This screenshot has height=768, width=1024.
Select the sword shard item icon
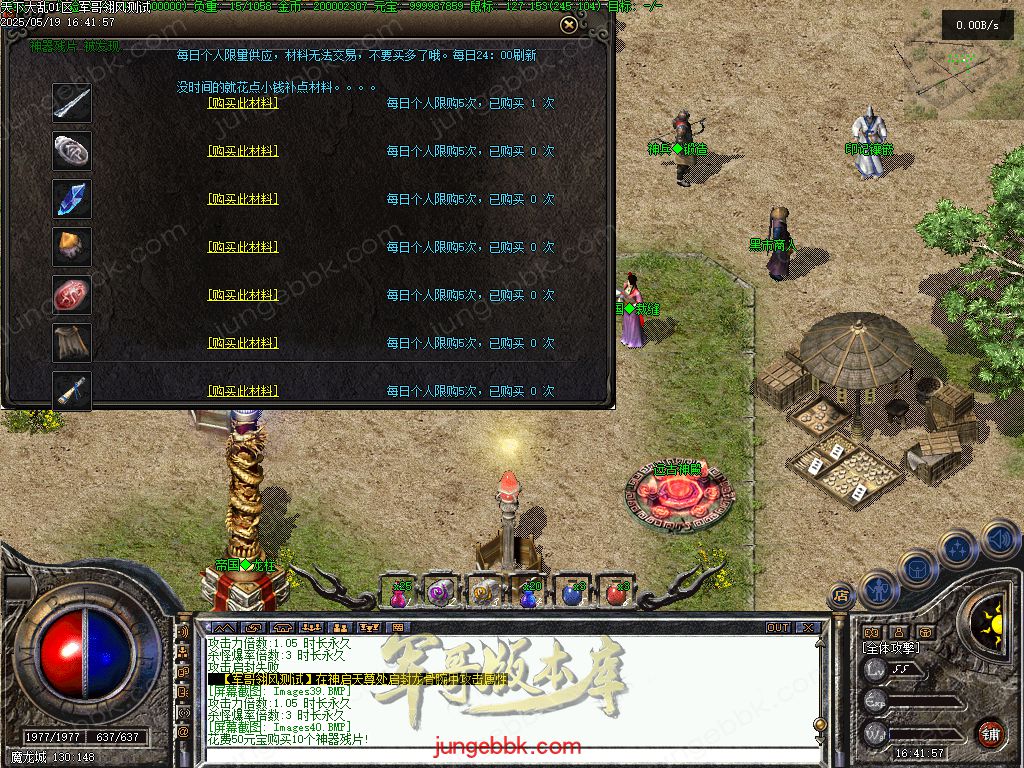[x=72, y=103]
